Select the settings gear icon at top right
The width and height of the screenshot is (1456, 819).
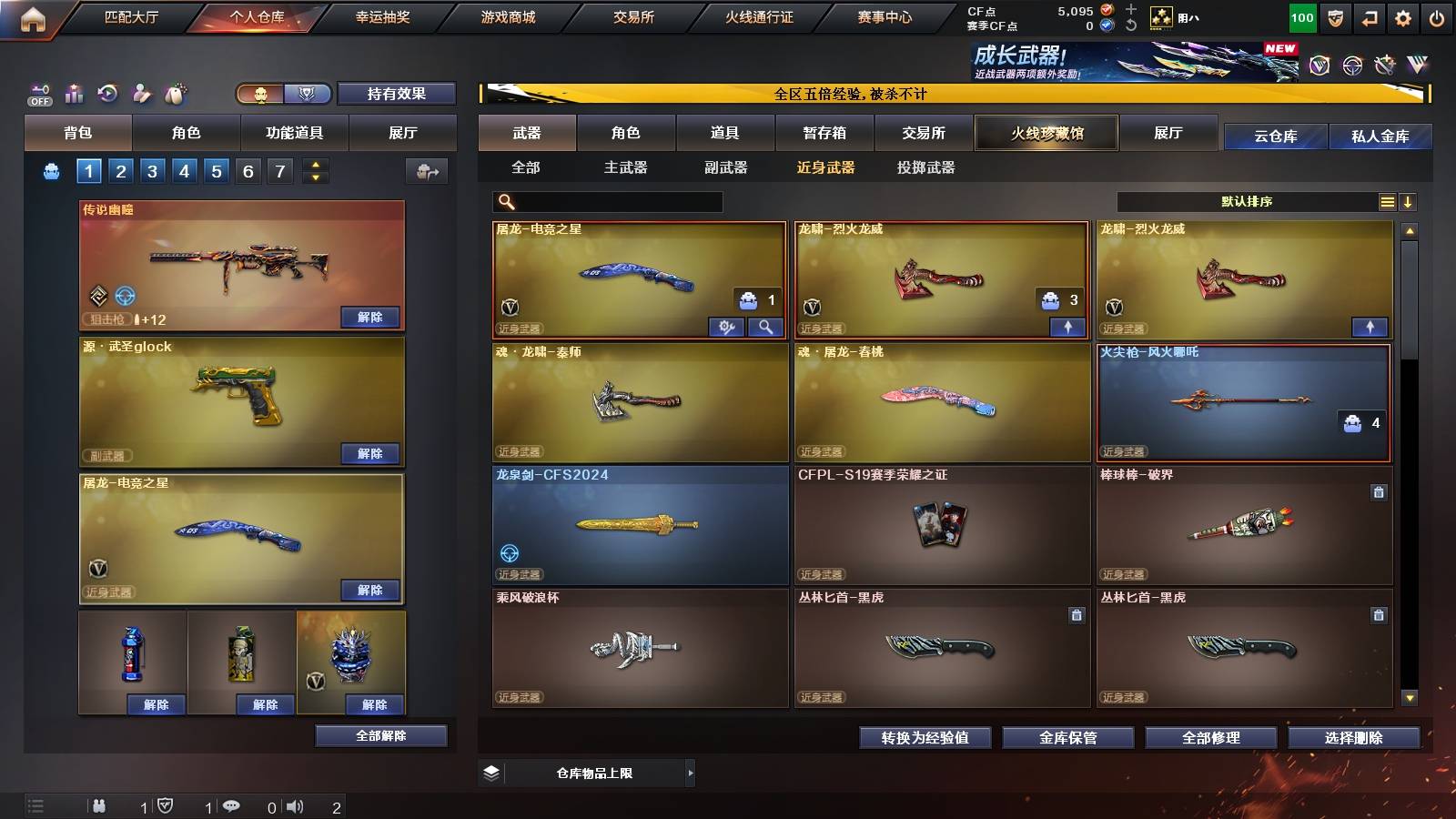point(1403,18)
